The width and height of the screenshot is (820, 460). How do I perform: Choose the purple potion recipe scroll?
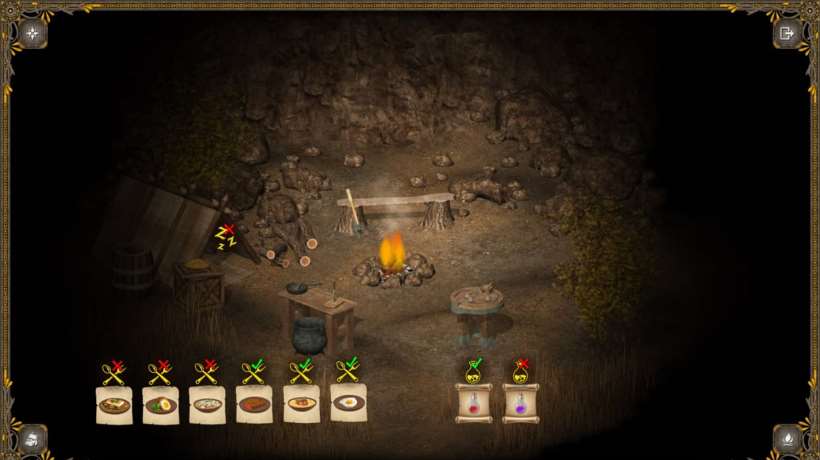[520, 403]
